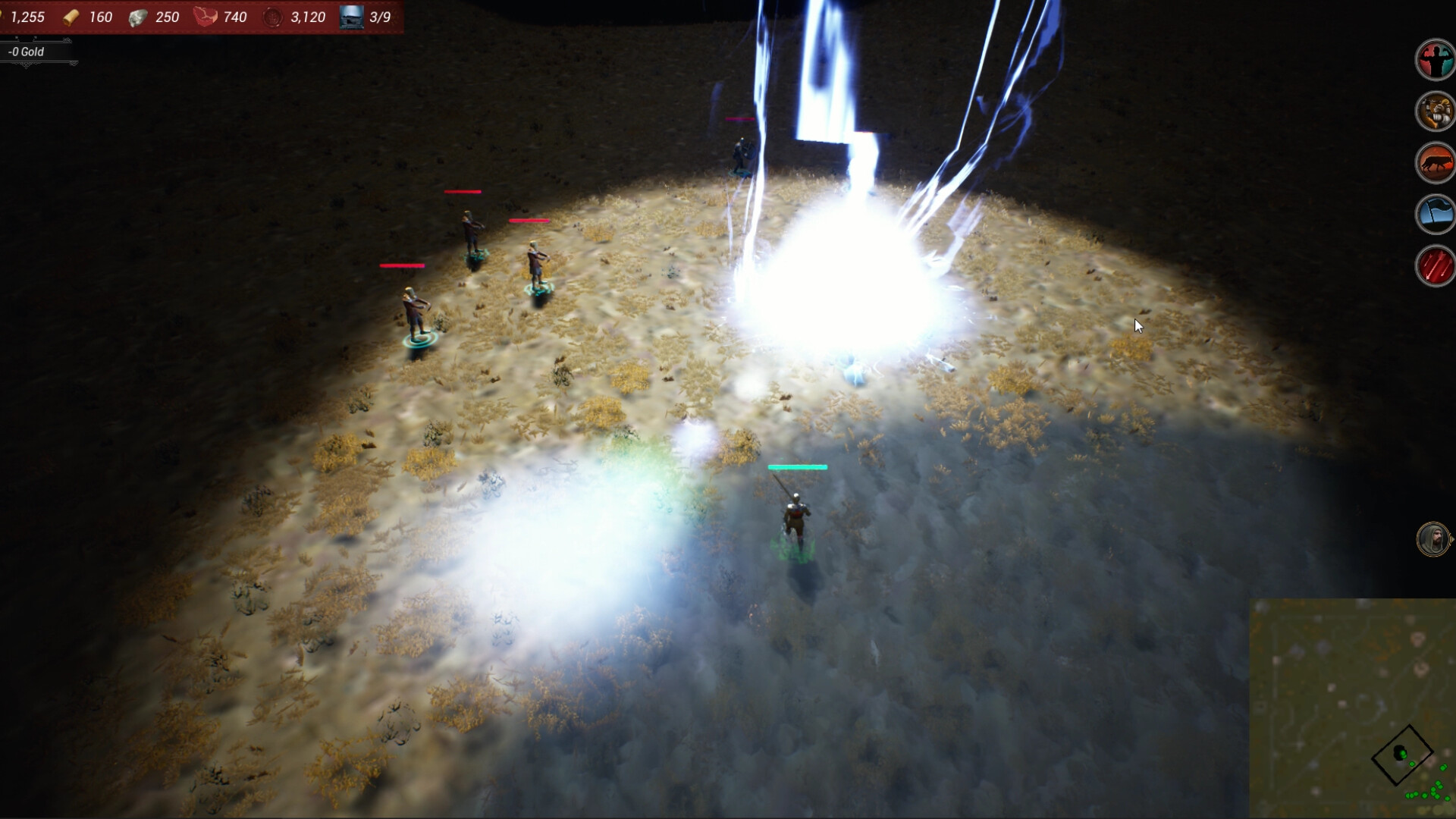Activate the red arrow volley ability
Screen dimensions: 1456x819
[x=1435, y=266]
